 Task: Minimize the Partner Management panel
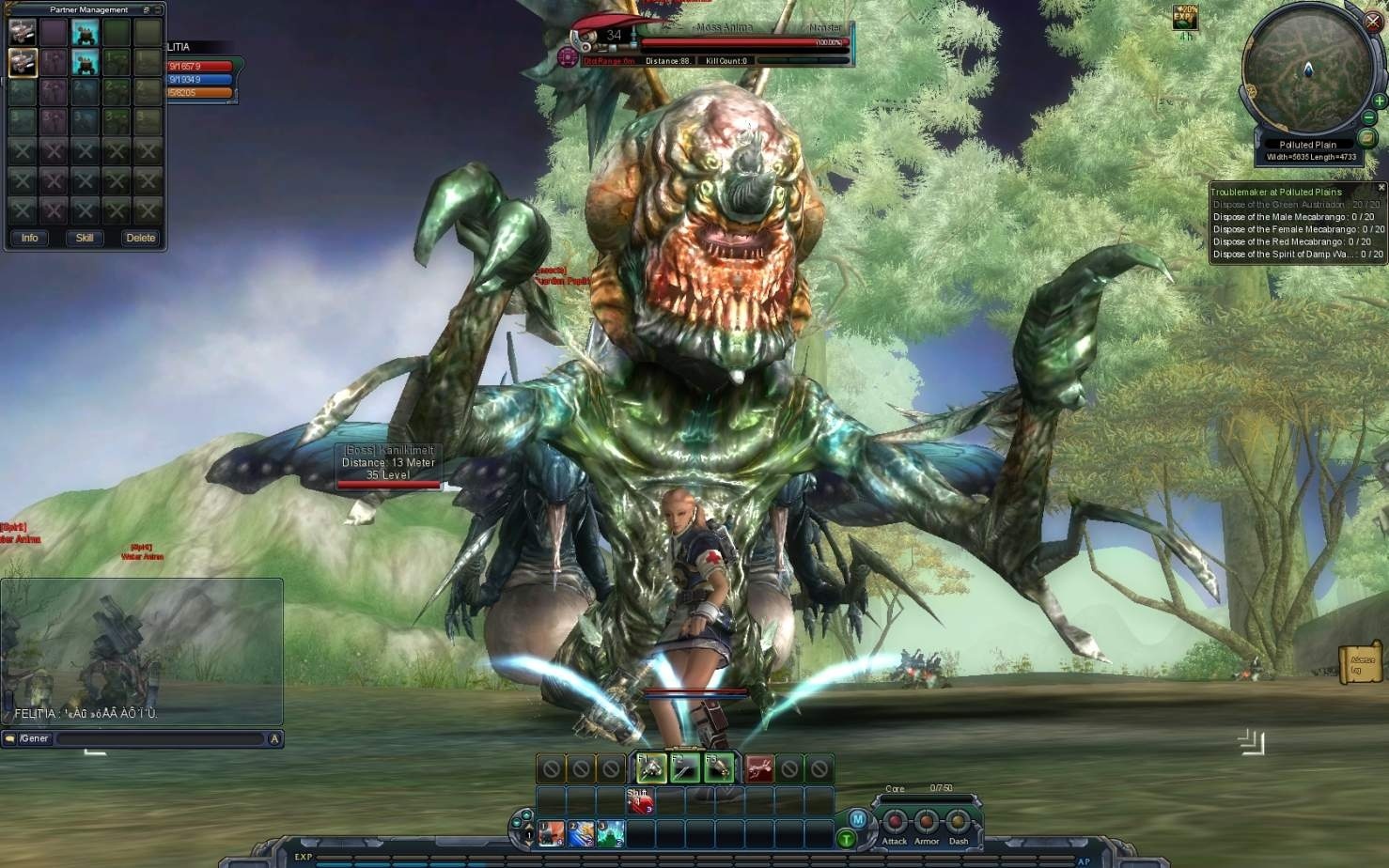coord(146,8)
